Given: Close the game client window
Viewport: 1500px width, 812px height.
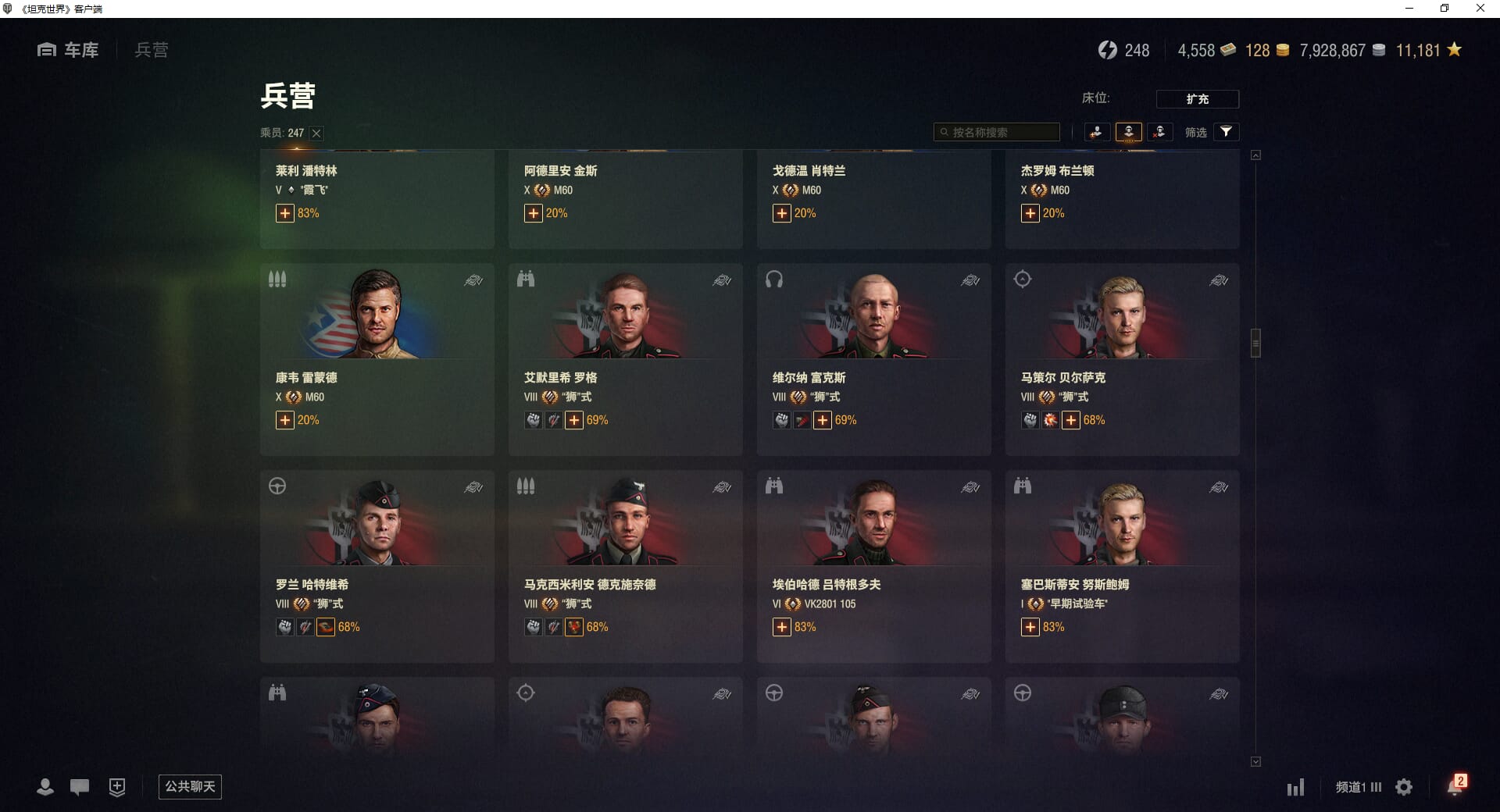Looking at the screenshot, I should coord(1480,9).
